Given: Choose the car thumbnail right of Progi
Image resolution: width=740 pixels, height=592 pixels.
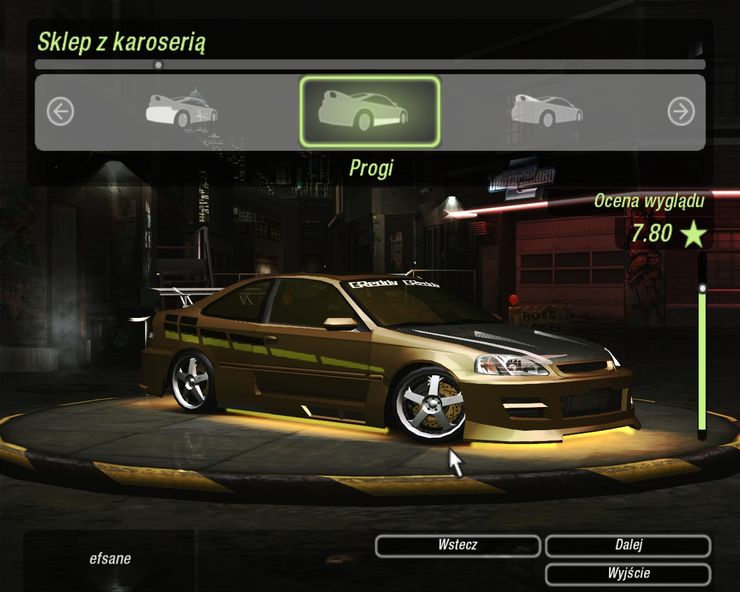Looking at the screenshot, I should click(x=545, y=109).
